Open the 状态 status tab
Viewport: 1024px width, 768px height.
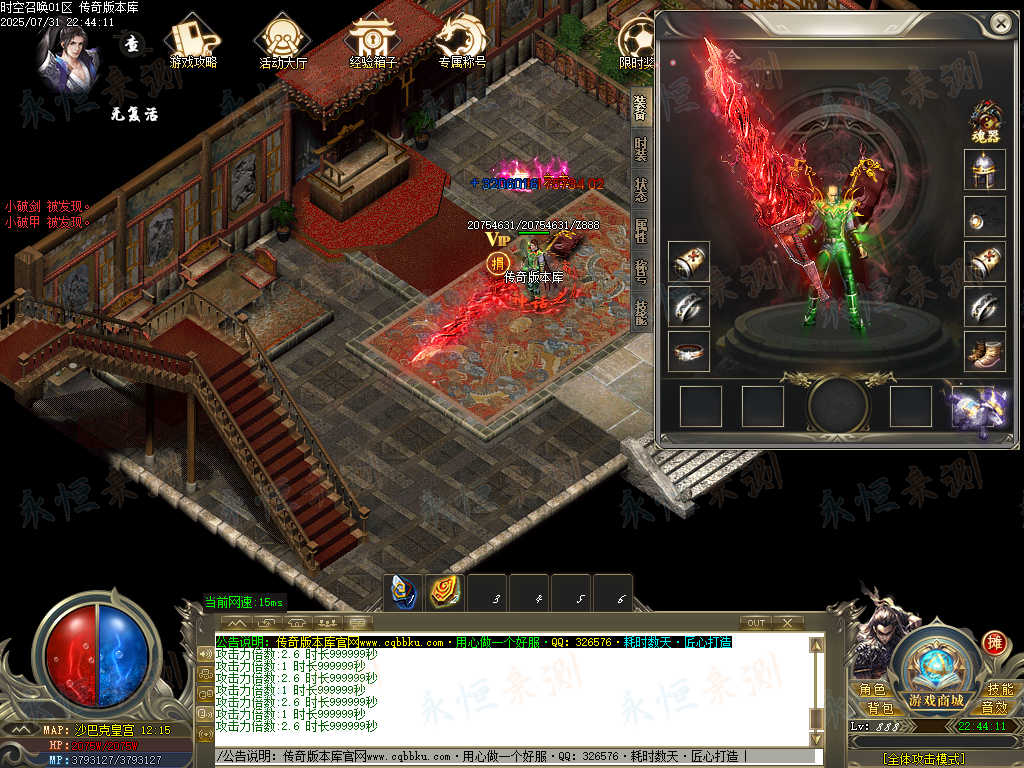640,190
